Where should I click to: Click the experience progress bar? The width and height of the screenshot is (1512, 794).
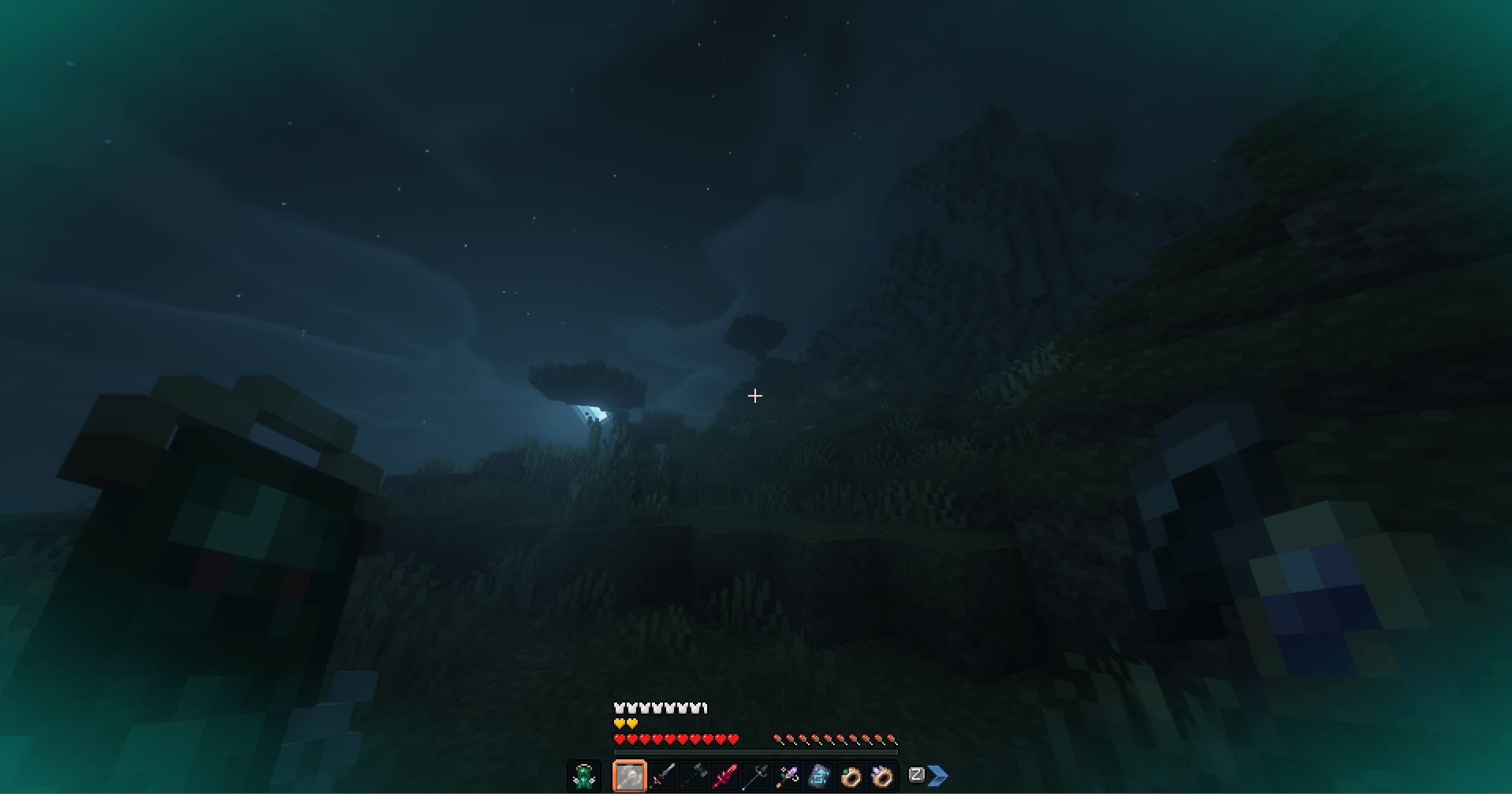click(757, 751)
